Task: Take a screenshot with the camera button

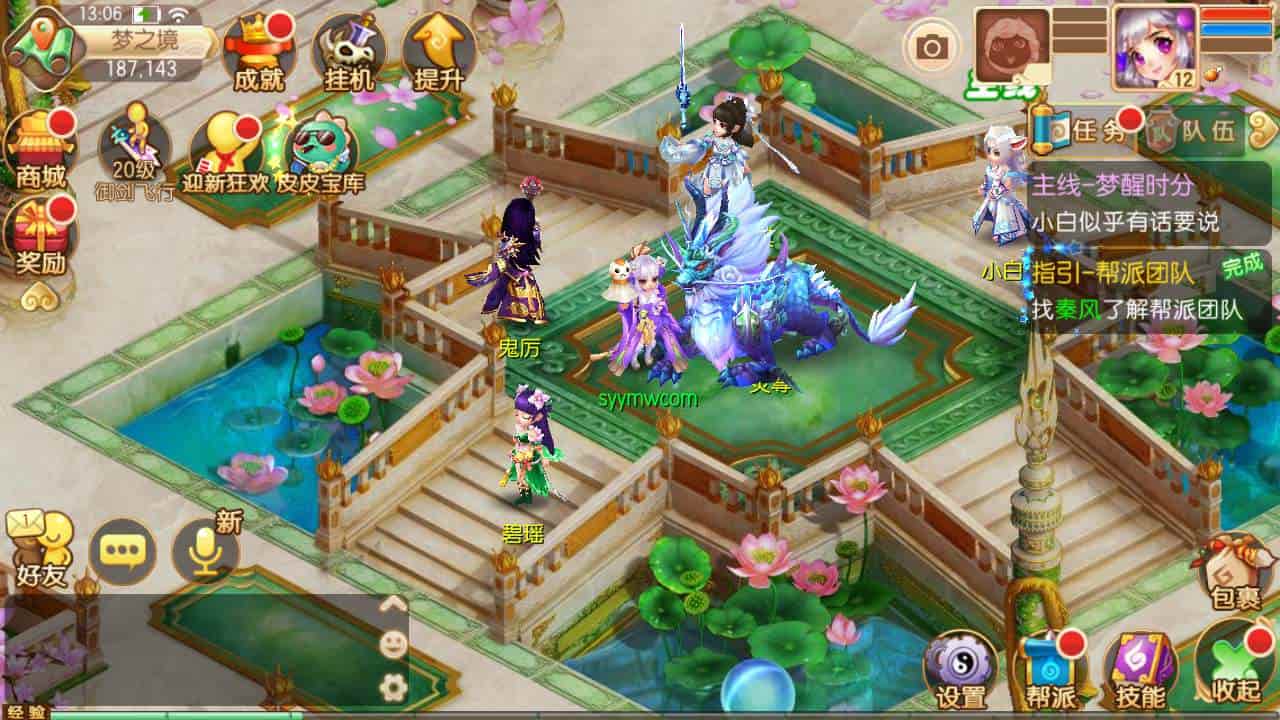Action: coord(932,46)
